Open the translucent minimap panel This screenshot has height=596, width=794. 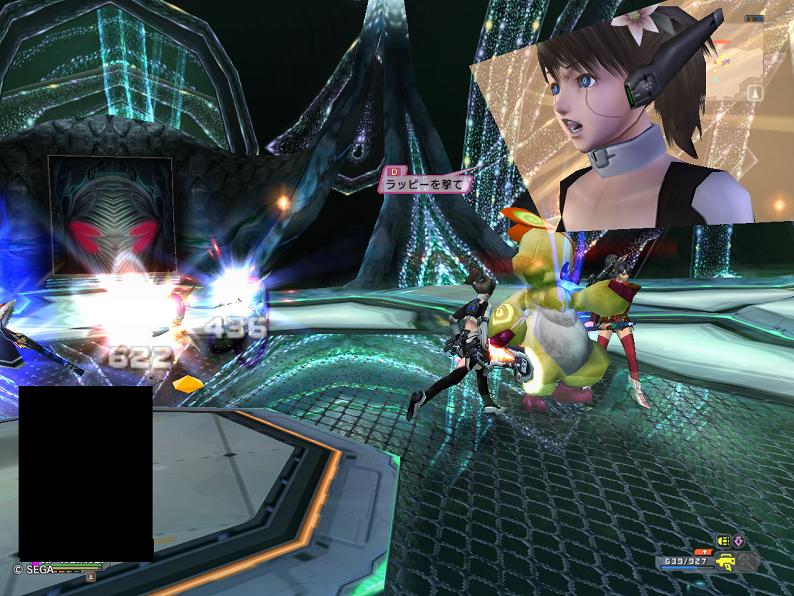tap(737, 60)
